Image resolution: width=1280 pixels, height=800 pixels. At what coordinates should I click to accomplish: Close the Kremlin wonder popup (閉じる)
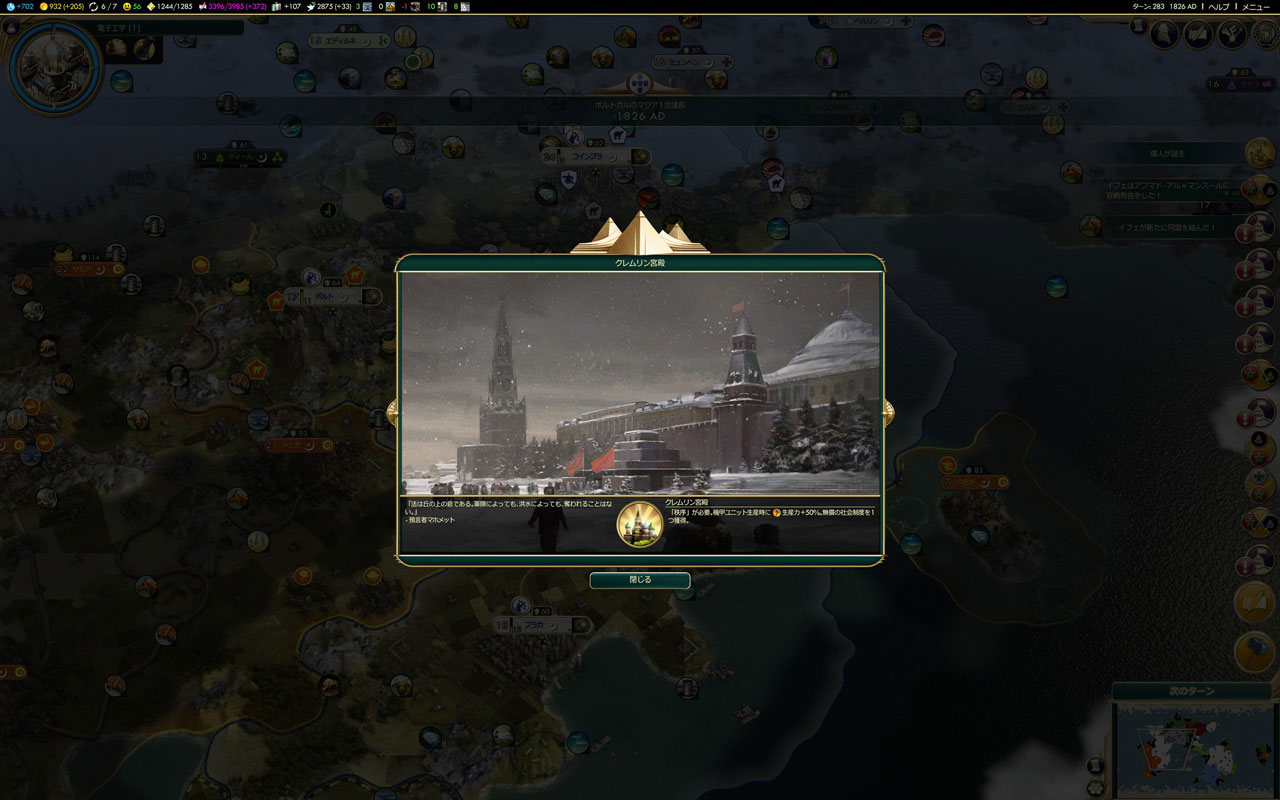pos(639,580)
